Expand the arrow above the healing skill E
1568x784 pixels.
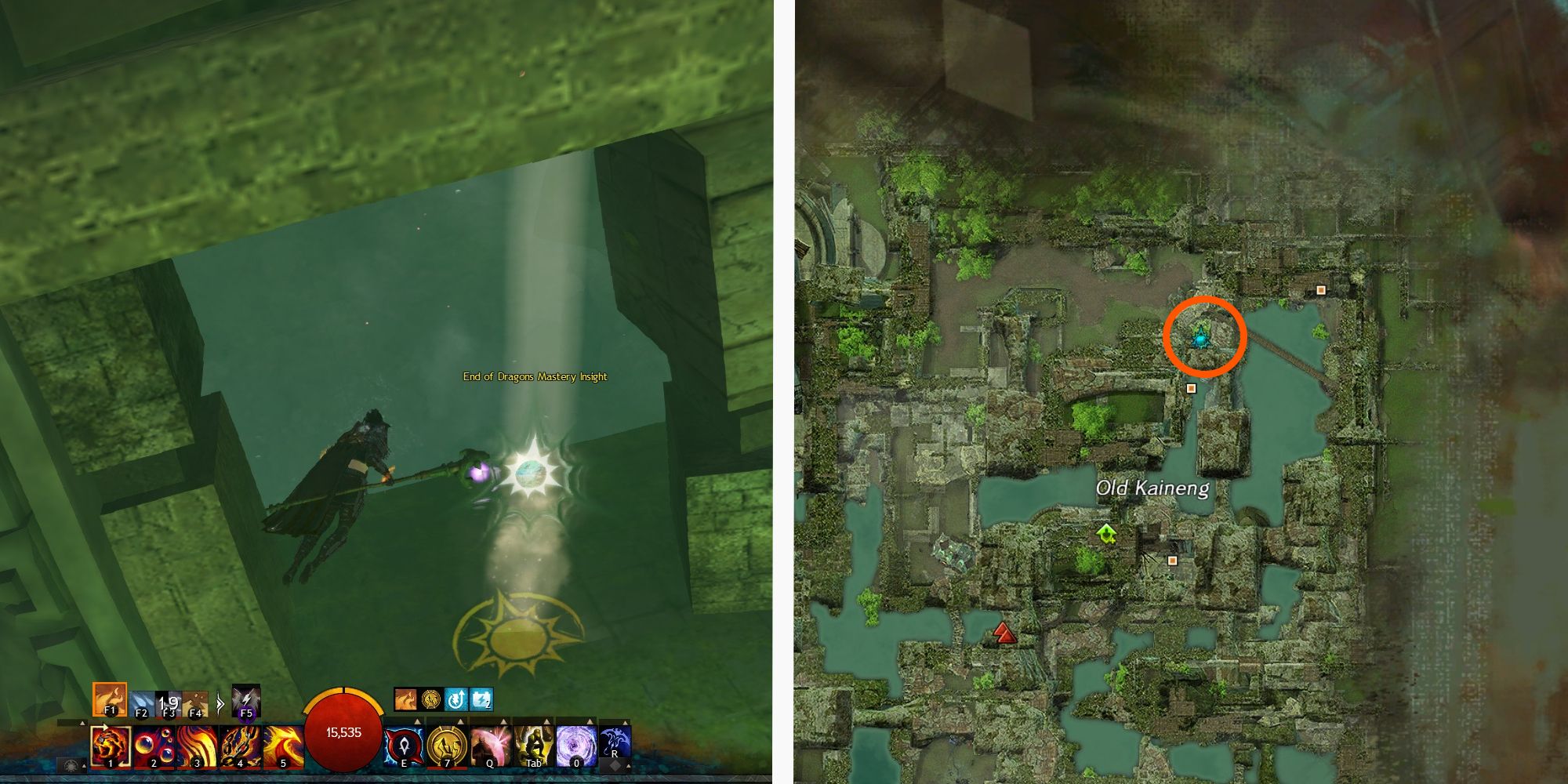(x=416, y=720)
